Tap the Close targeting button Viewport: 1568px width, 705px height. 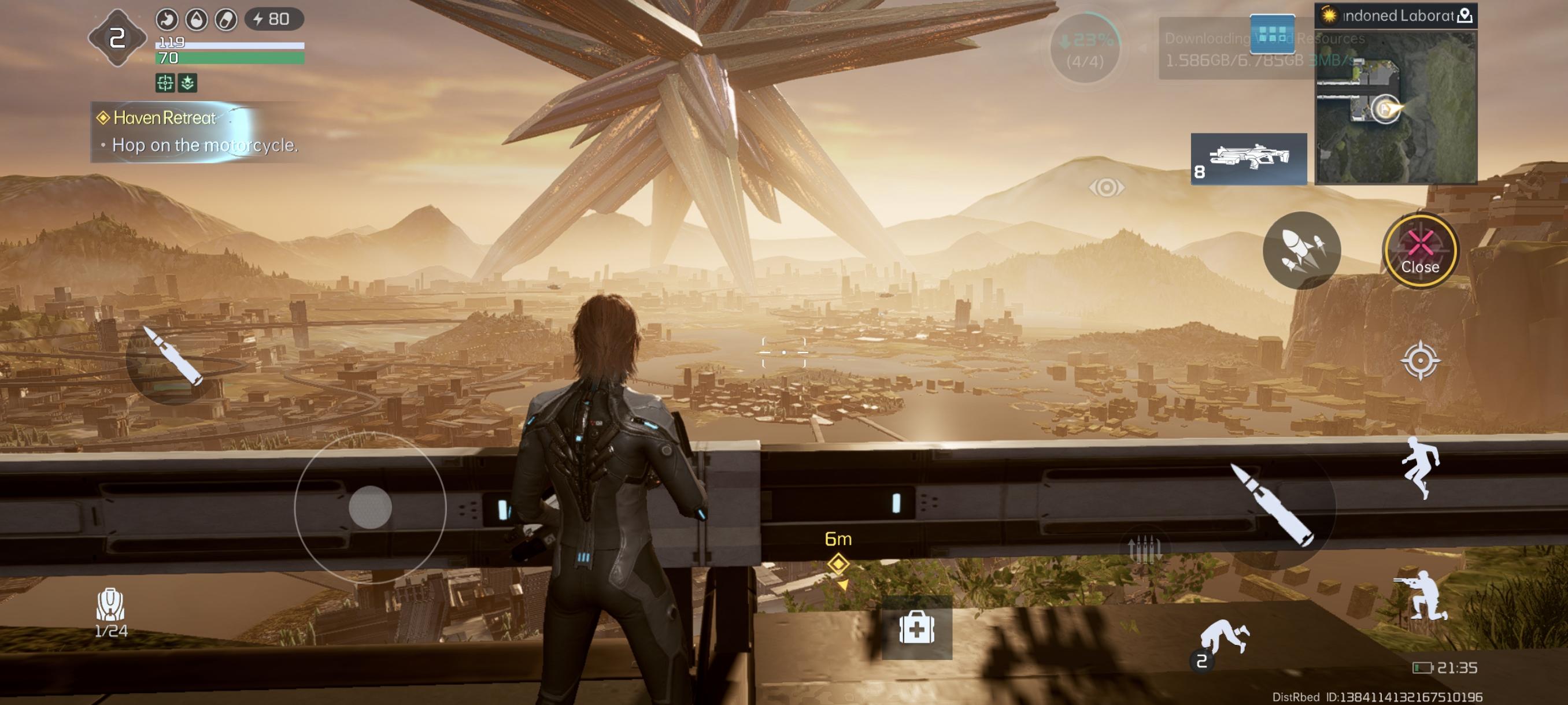pyautogui.click(x=1419, y=251)
